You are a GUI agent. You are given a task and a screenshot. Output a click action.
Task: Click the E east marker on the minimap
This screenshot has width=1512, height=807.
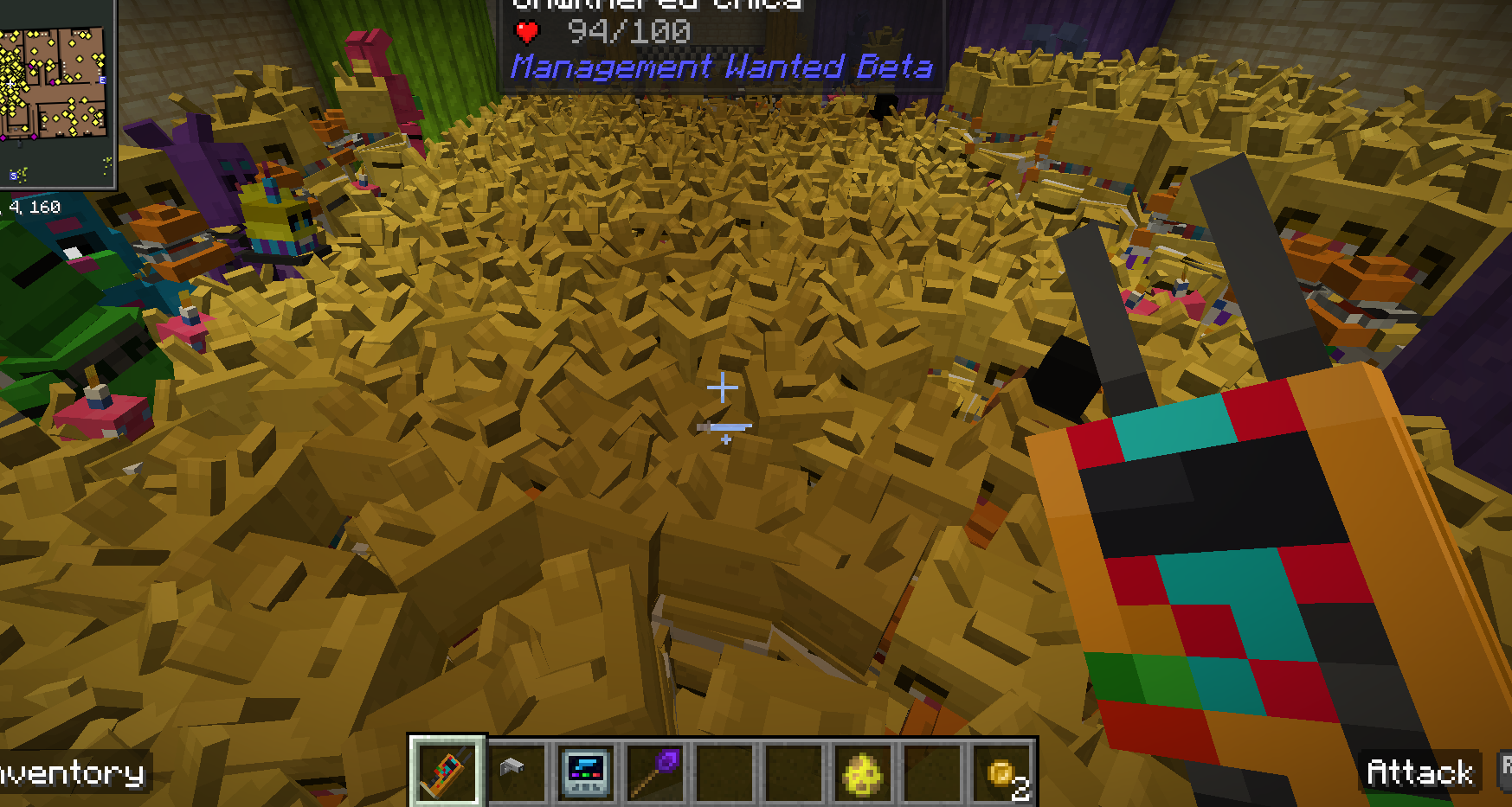click(103, 80)
